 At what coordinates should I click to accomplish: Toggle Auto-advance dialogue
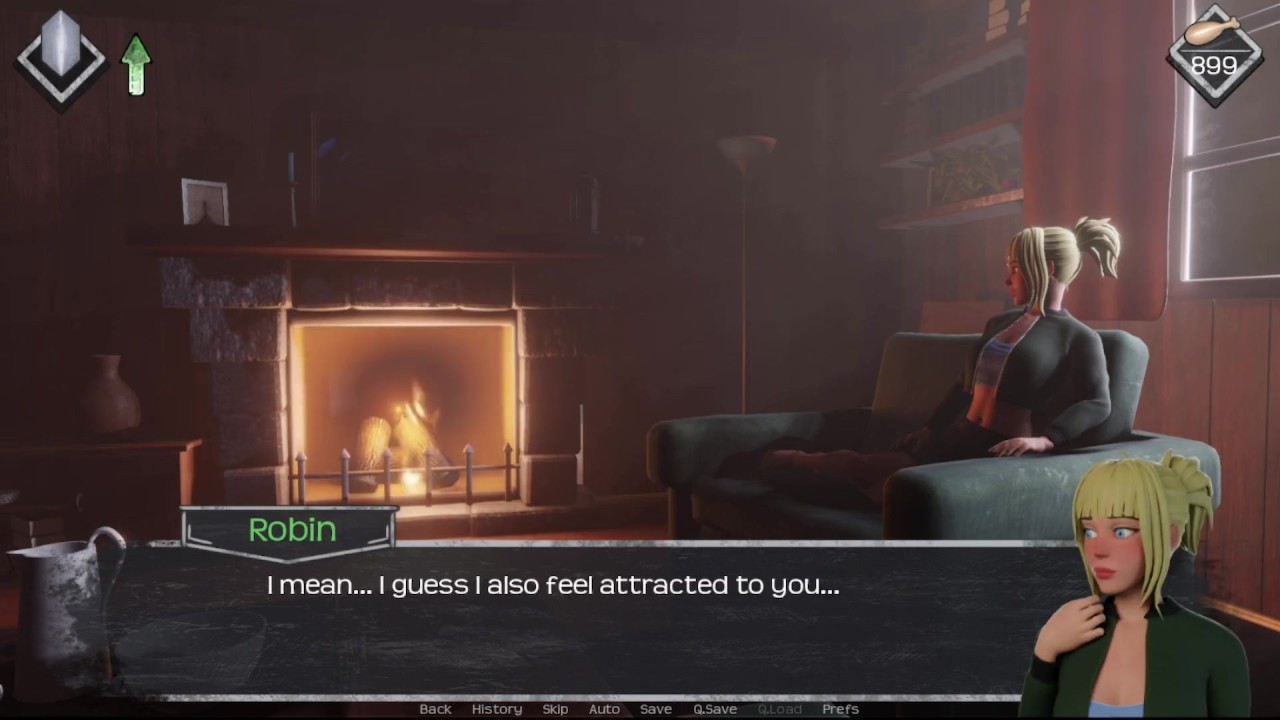pos(604,709)
